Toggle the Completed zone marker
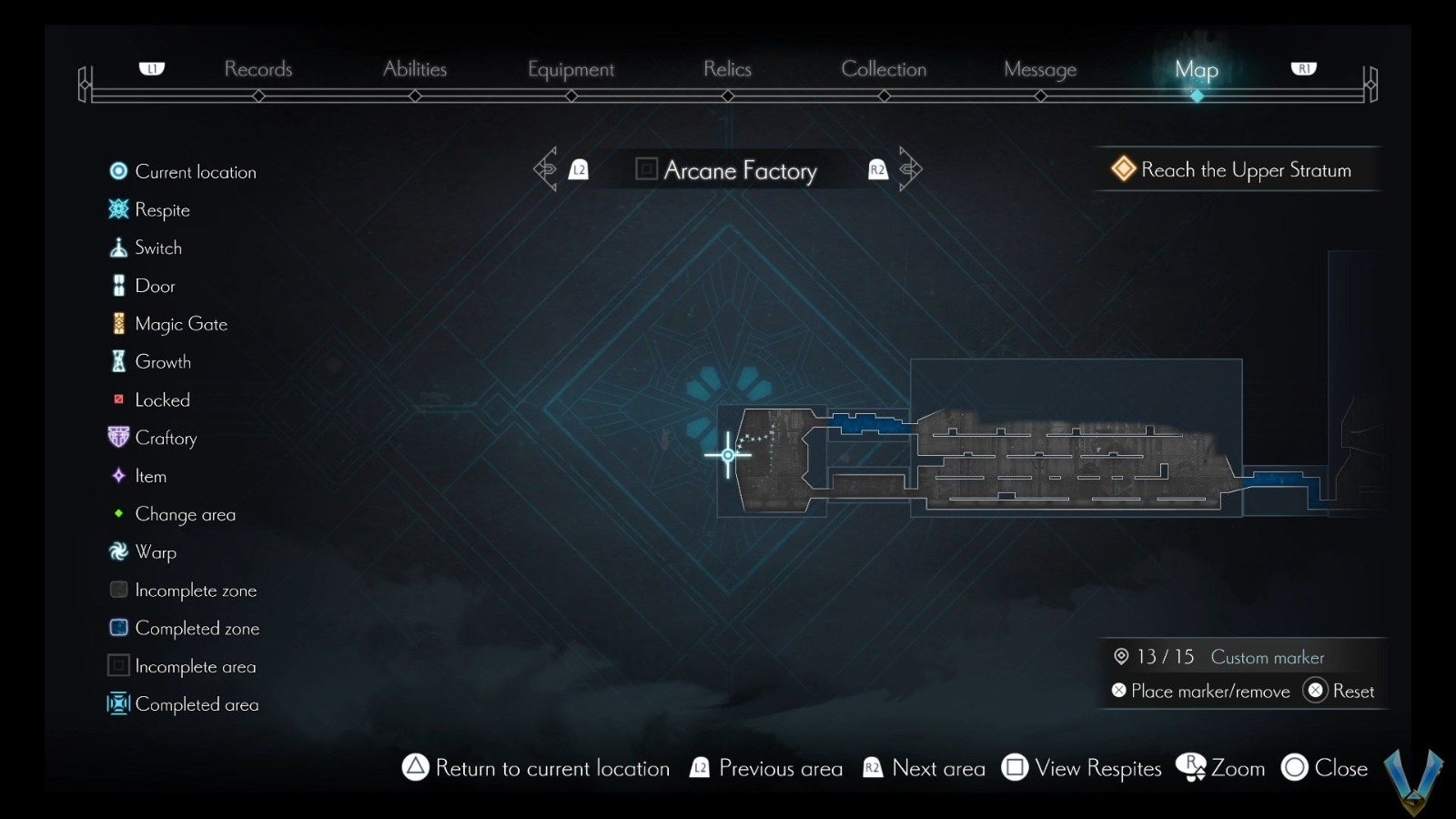The image size is (1456, 819). 118,628
